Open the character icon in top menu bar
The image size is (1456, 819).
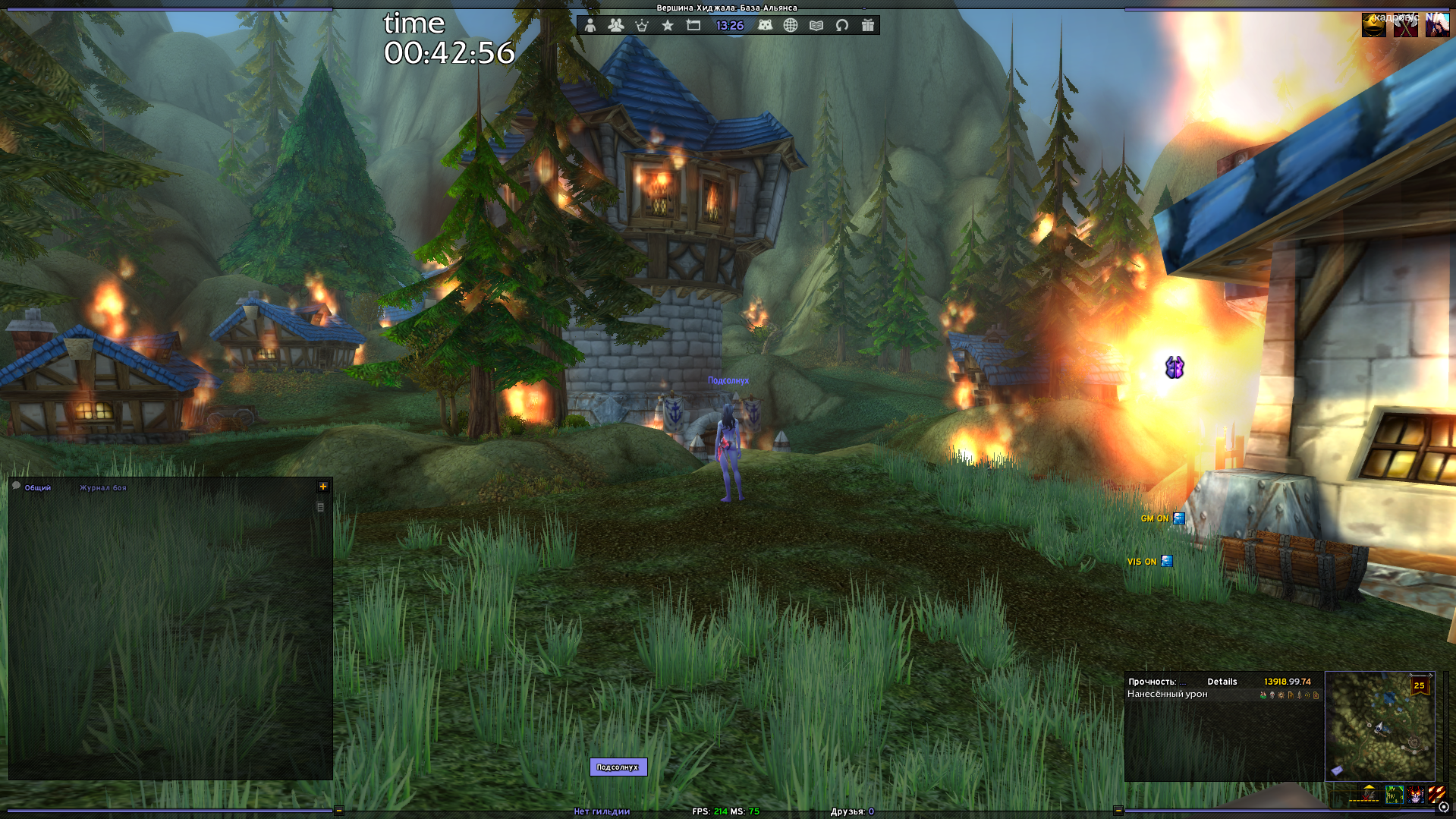(x=590, y=25)
